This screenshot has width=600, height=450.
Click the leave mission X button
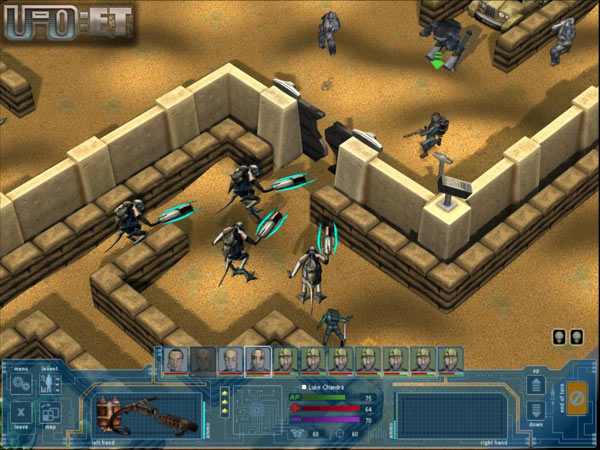(21, 414)
